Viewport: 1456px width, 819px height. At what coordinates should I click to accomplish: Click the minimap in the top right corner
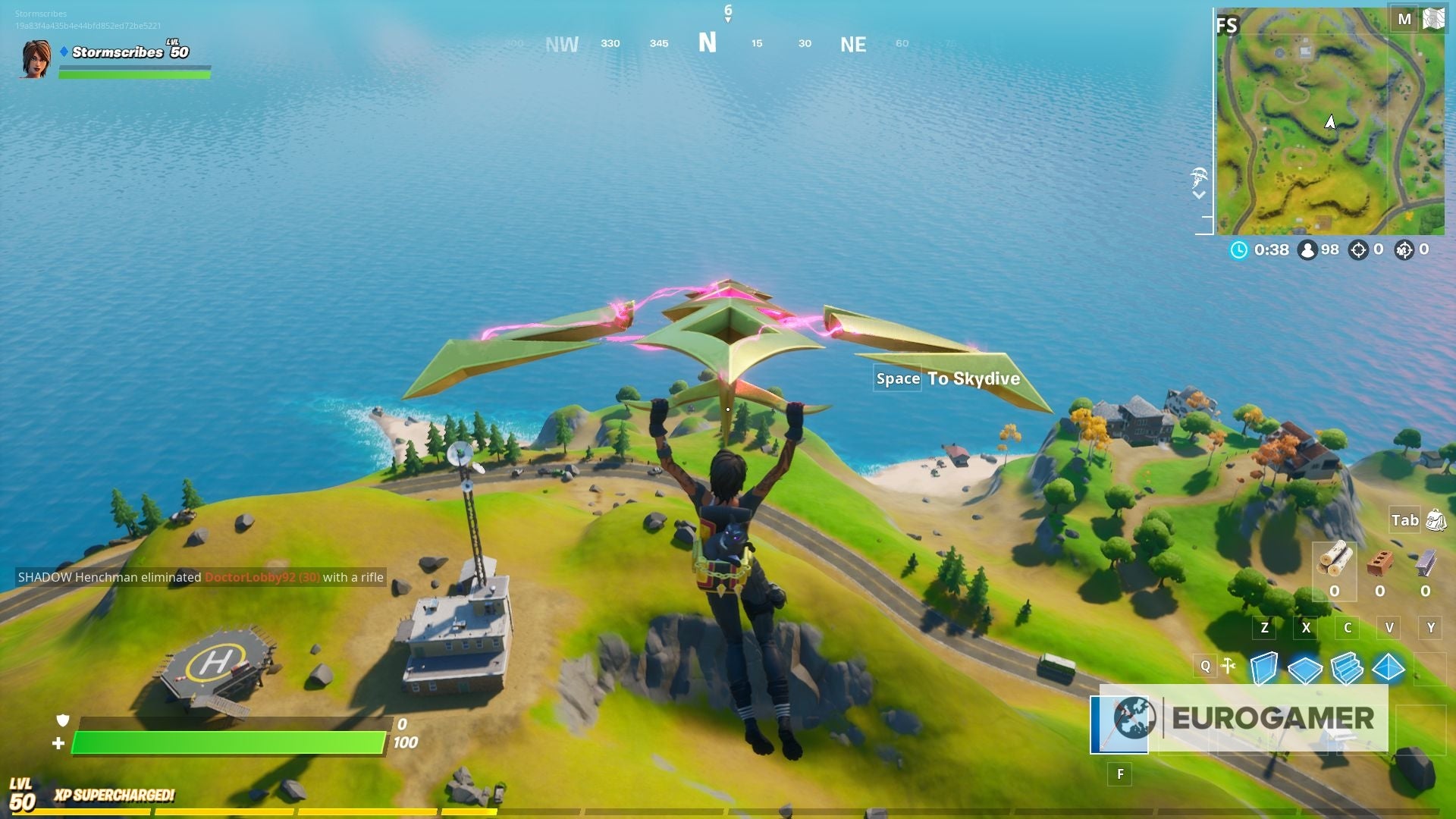(1335, 121)
